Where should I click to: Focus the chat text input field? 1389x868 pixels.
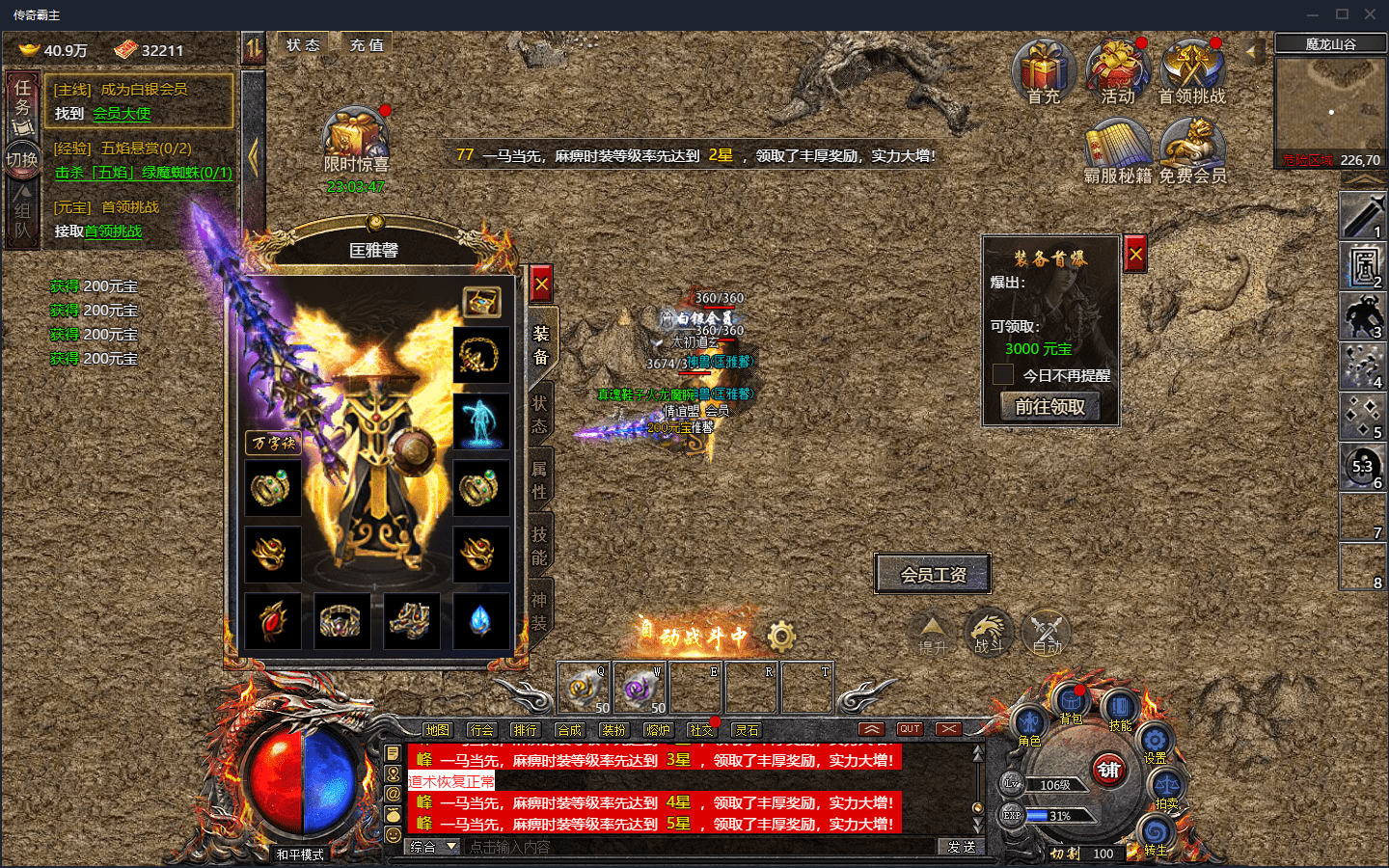click(699, 847)
